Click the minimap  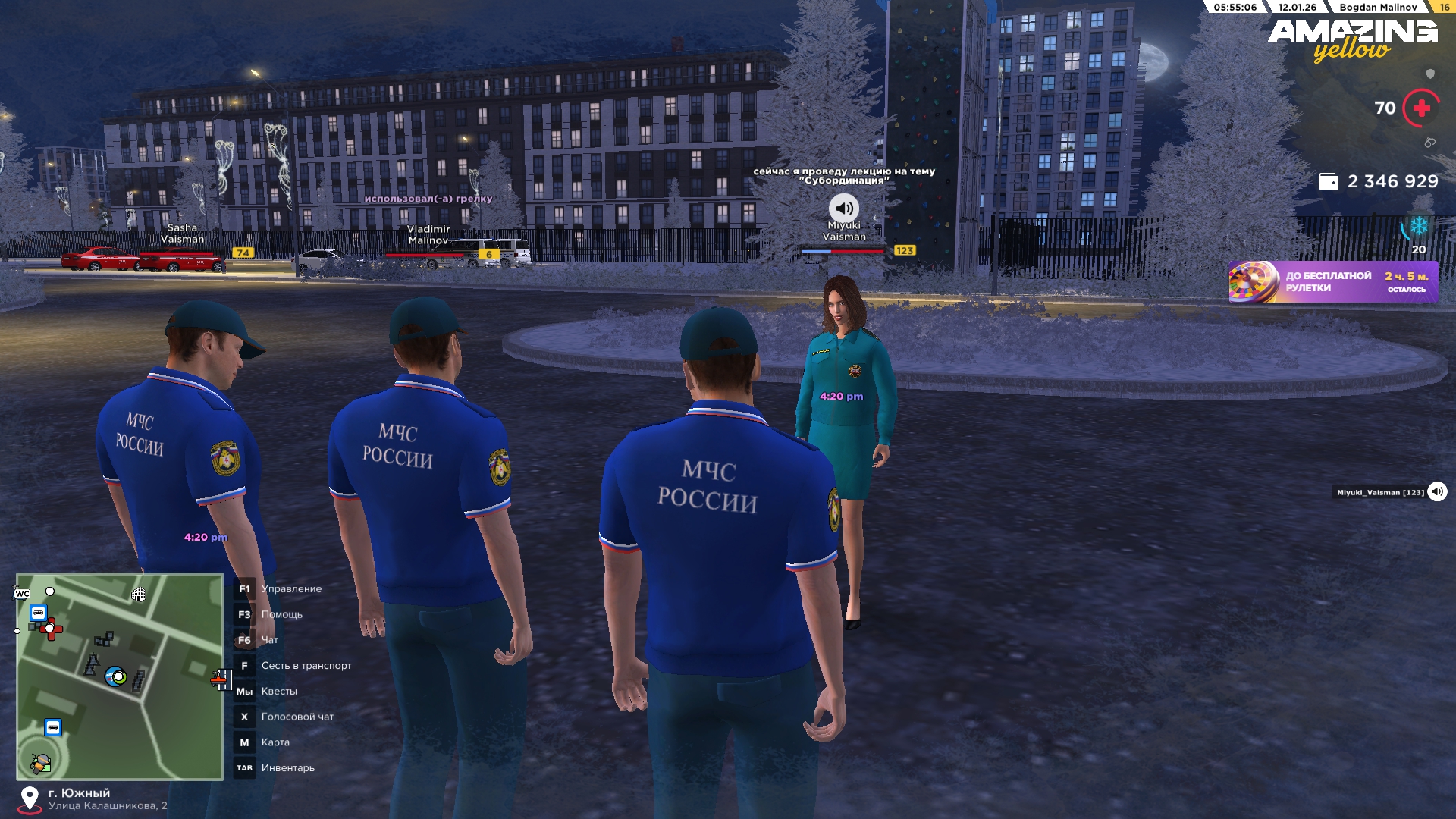tap(120, 676)
